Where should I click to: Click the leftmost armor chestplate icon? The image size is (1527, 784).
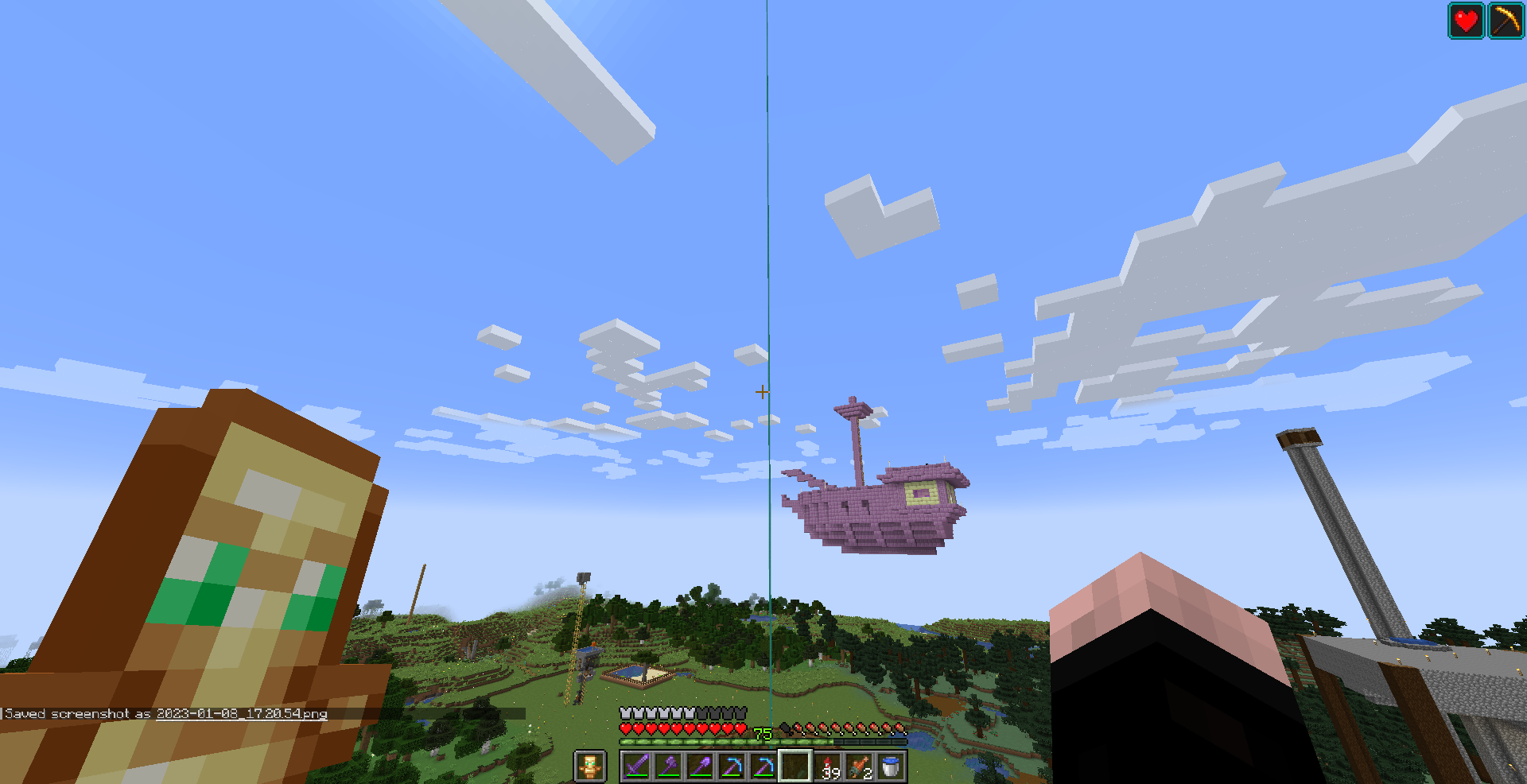(x=625, y=712)
